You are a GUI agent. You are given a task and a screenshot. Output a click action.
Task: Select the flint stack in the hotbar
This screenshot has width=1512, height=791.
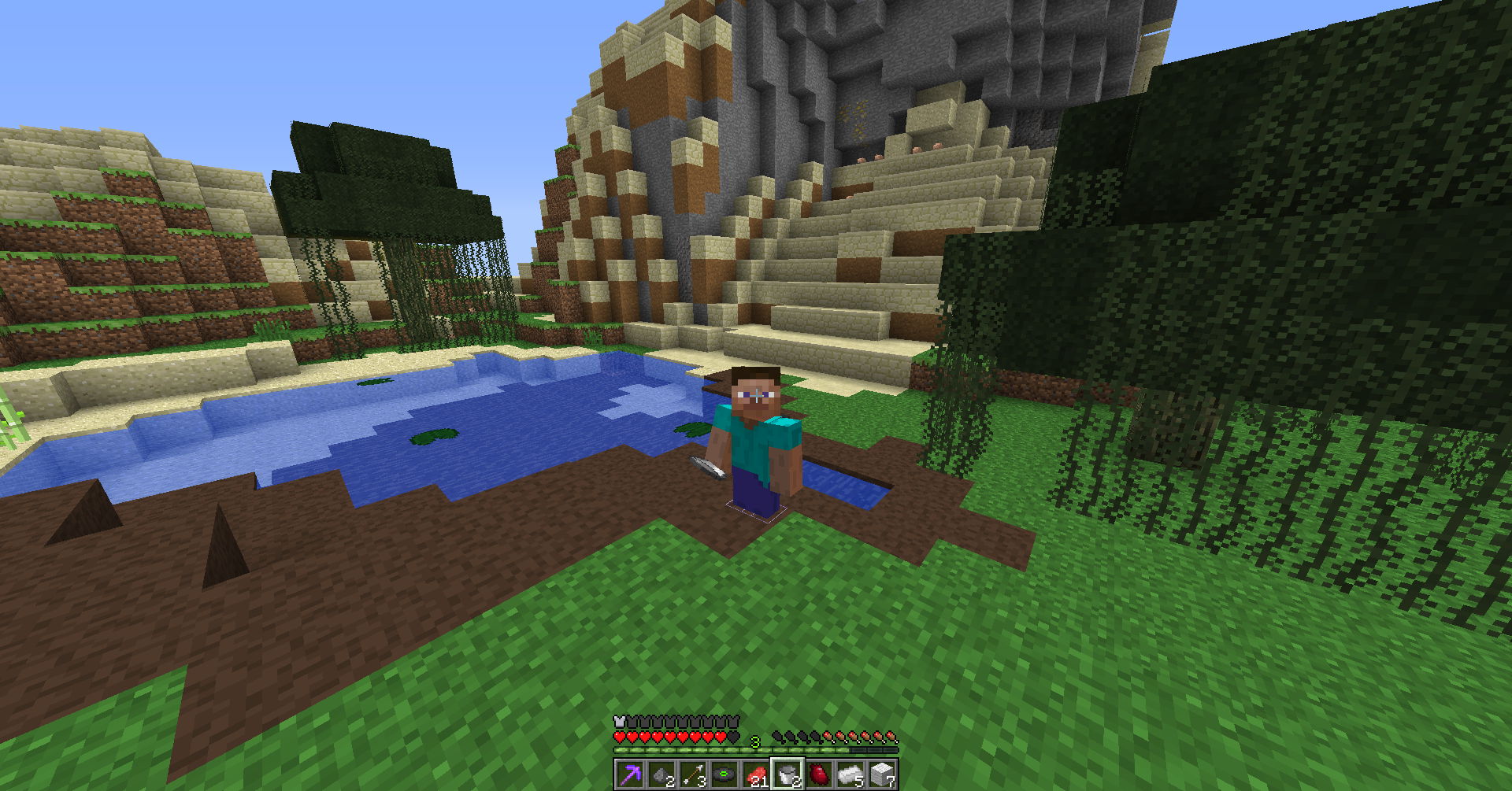pos(661,774)
